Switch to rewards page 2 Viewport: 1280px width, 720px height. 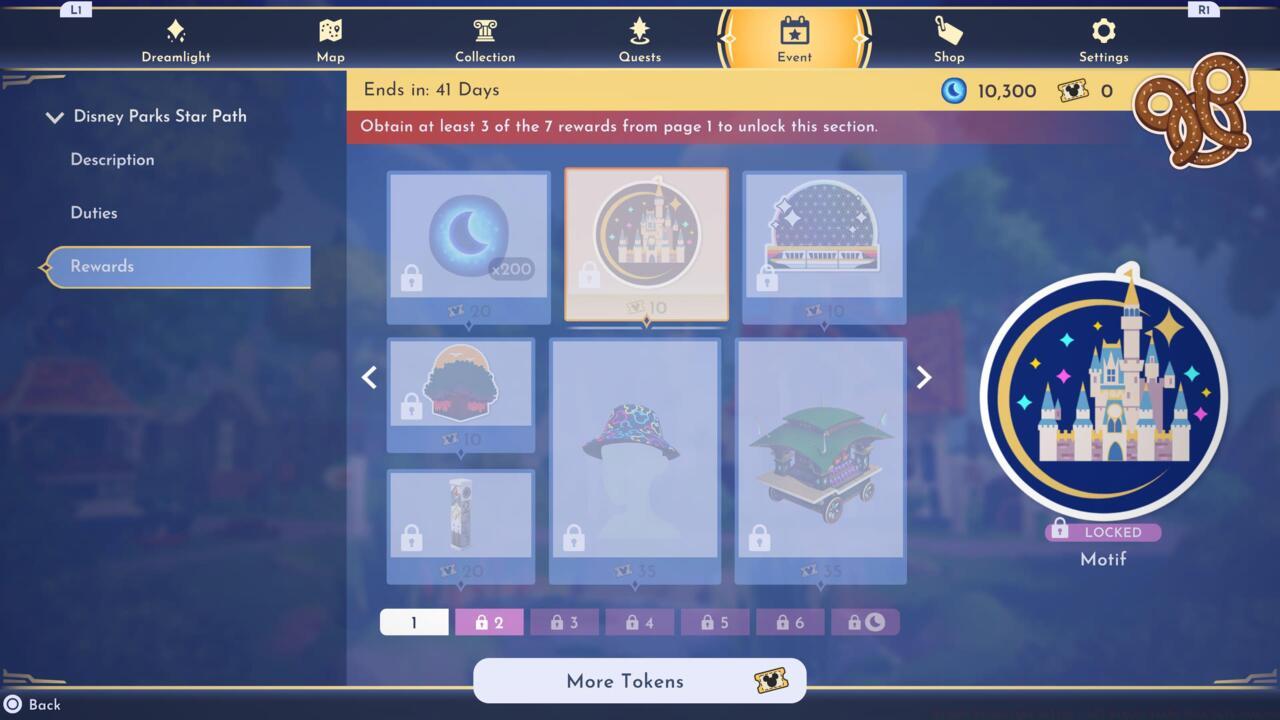coord(489,621)
